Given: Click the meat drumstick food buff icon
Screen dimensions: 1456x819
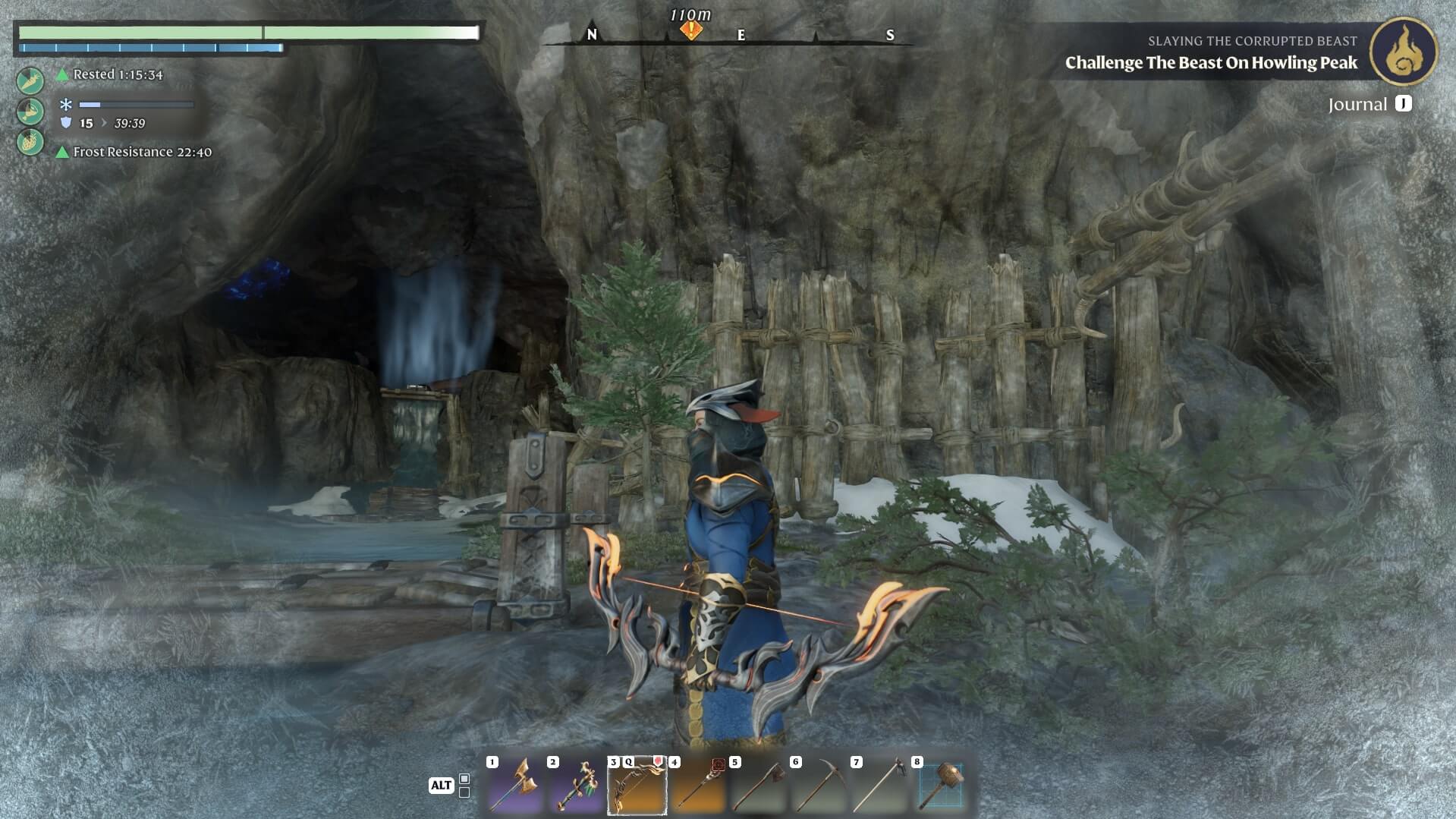Looking at the screenshot, I should [x=30, y=111].
